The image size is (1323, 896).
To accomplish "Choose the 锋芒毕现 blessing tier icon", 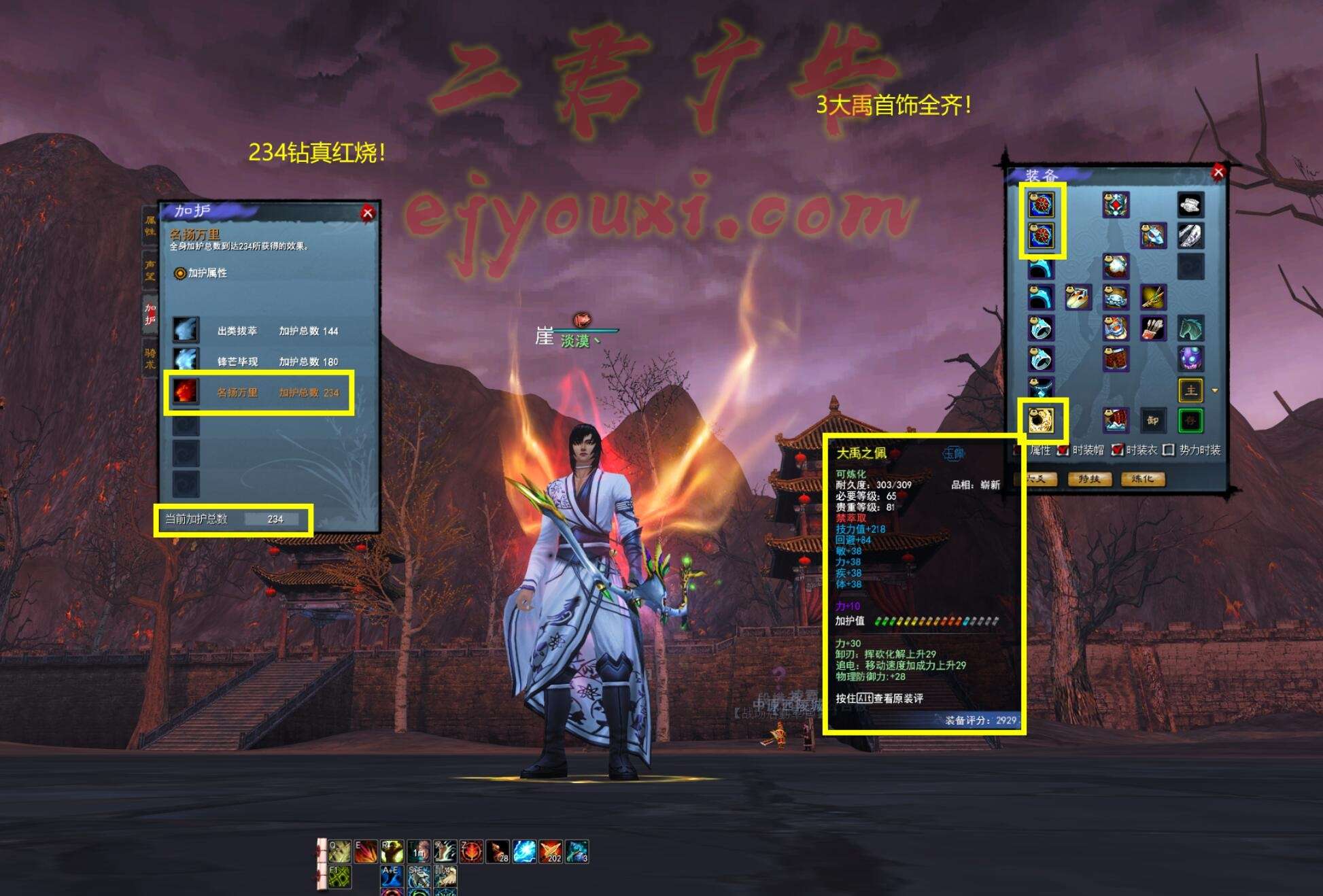I will coord(186,360).
